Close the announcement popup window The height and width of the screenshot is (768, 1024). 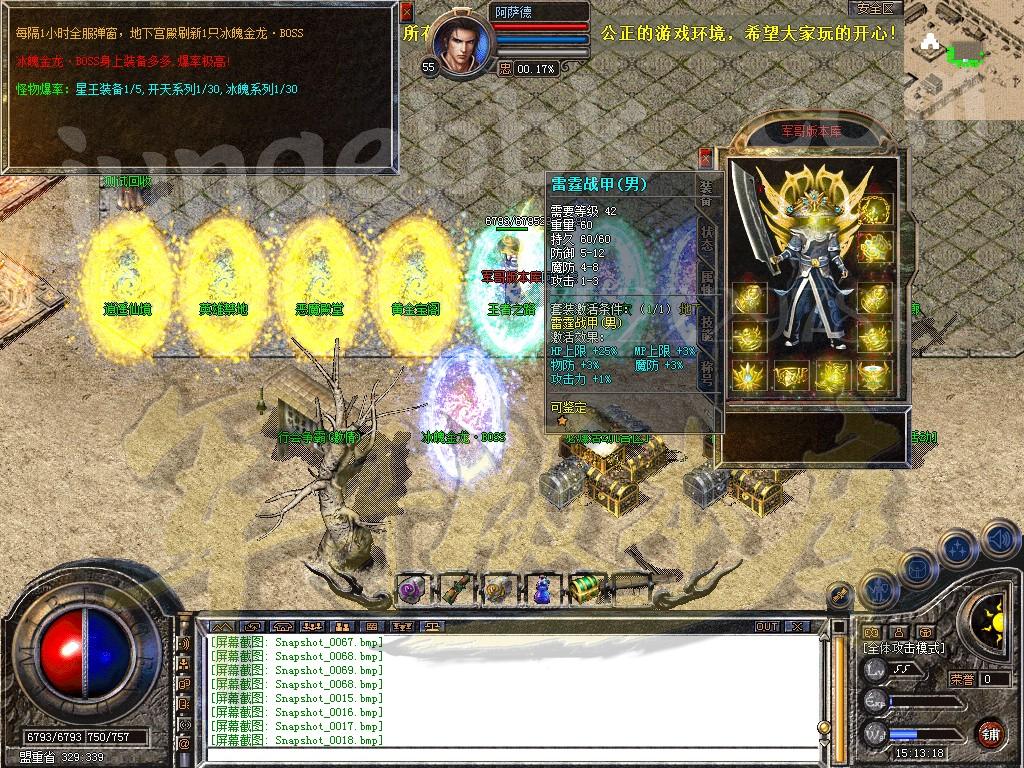point(406,13)
